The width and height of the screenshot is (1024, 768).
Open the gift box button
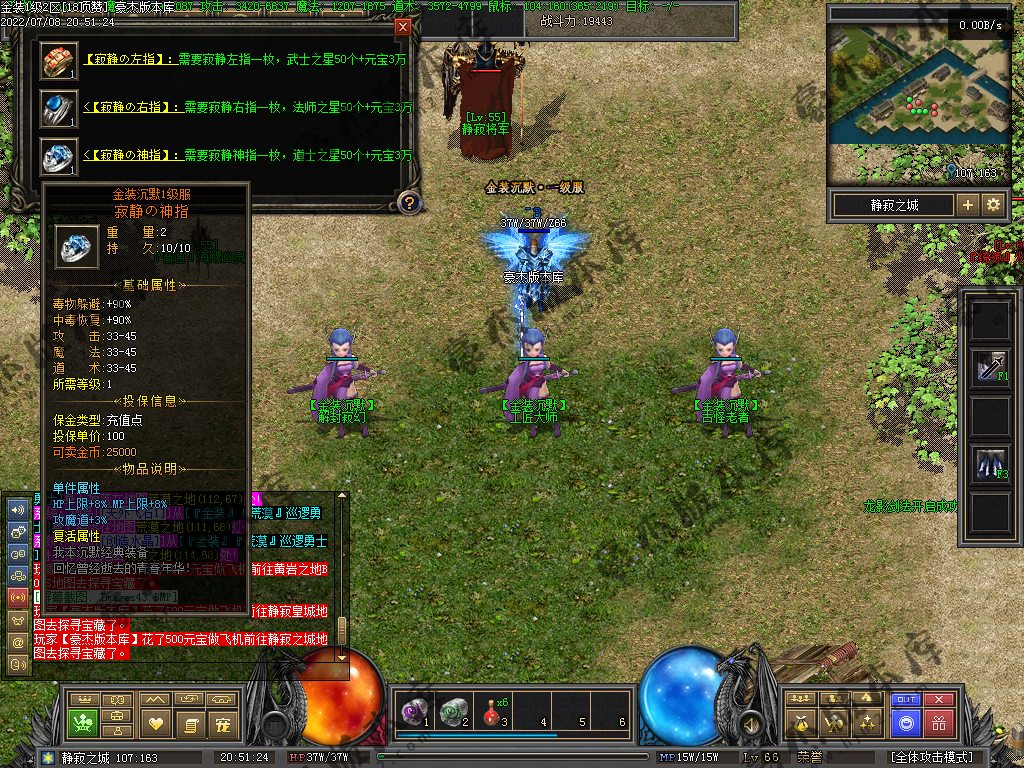coord(938,722)
